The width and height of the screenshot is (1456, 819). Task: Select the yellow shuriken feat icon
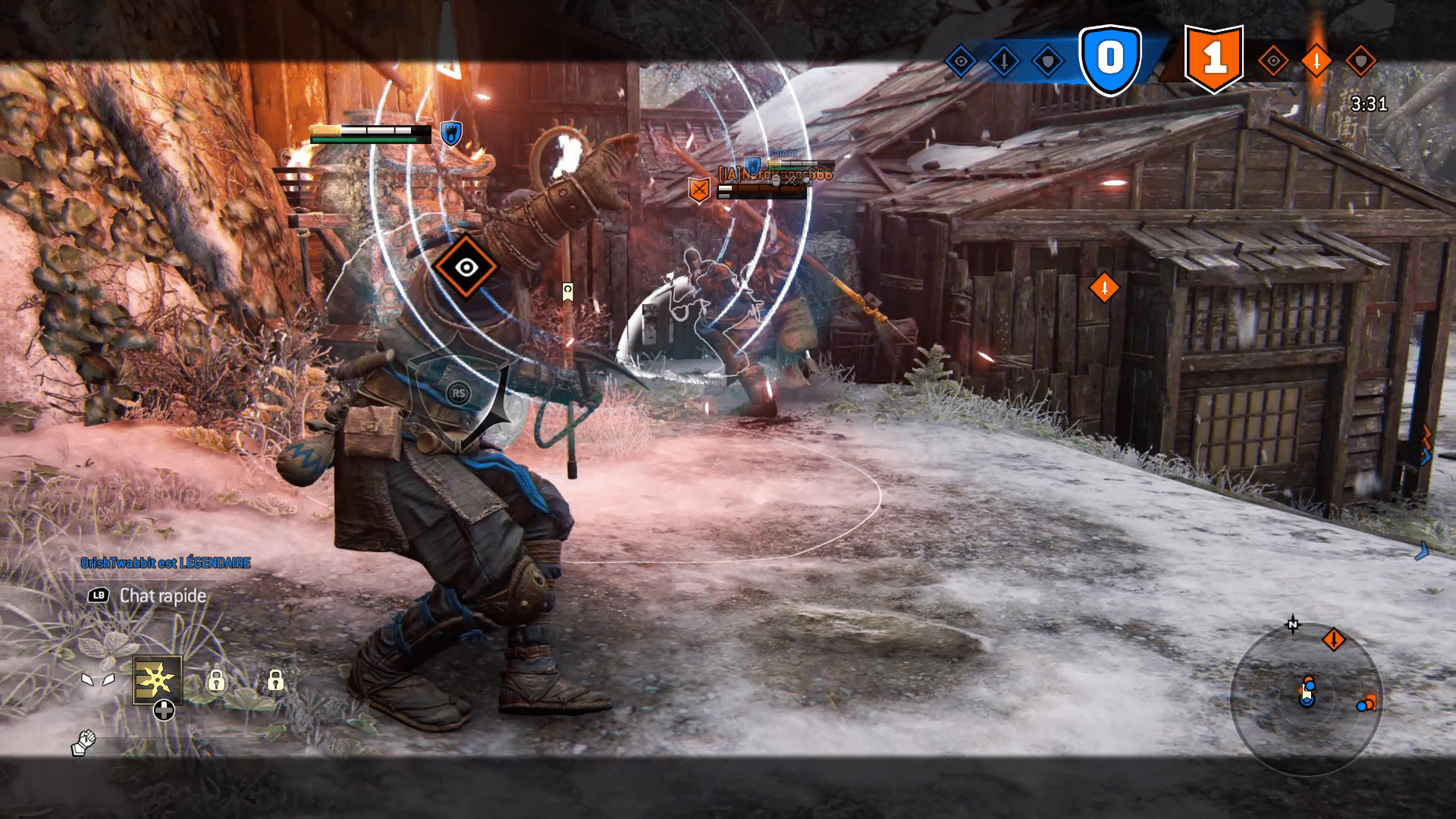click(158, 679)
